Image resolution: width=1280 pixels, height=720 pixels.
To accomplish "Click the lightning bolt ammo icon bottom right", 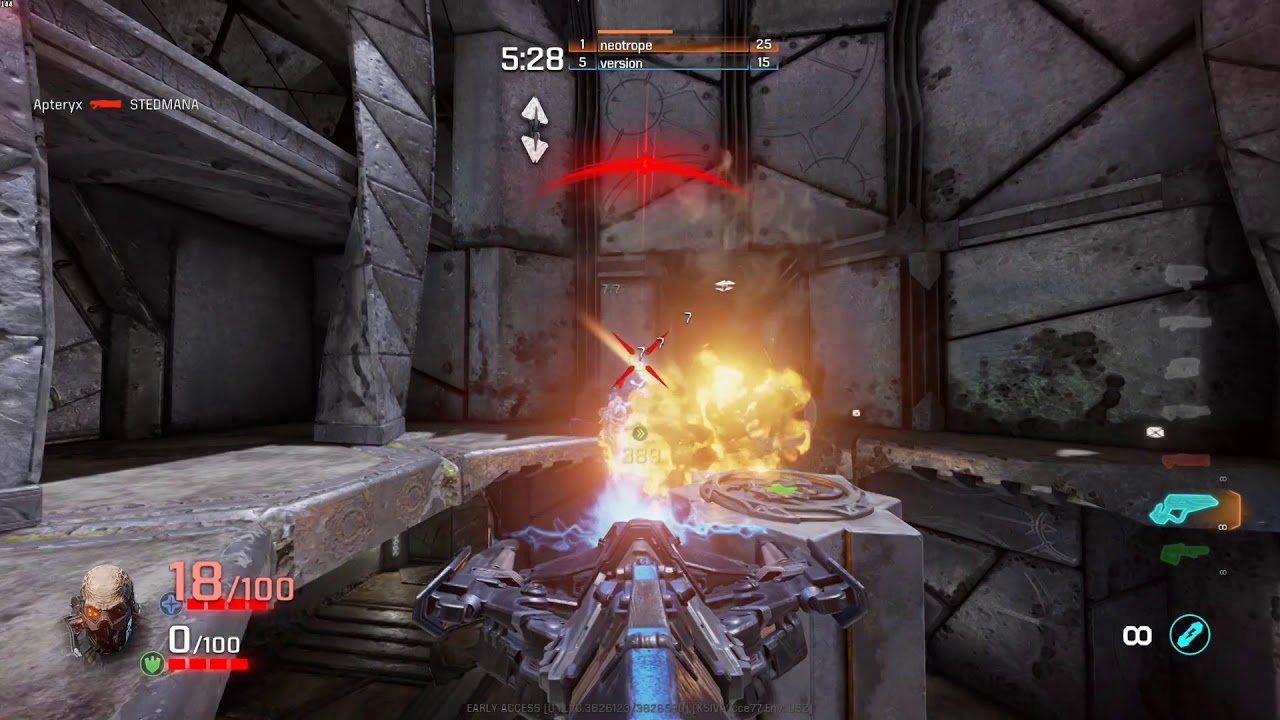I will tap(1189, 636).
